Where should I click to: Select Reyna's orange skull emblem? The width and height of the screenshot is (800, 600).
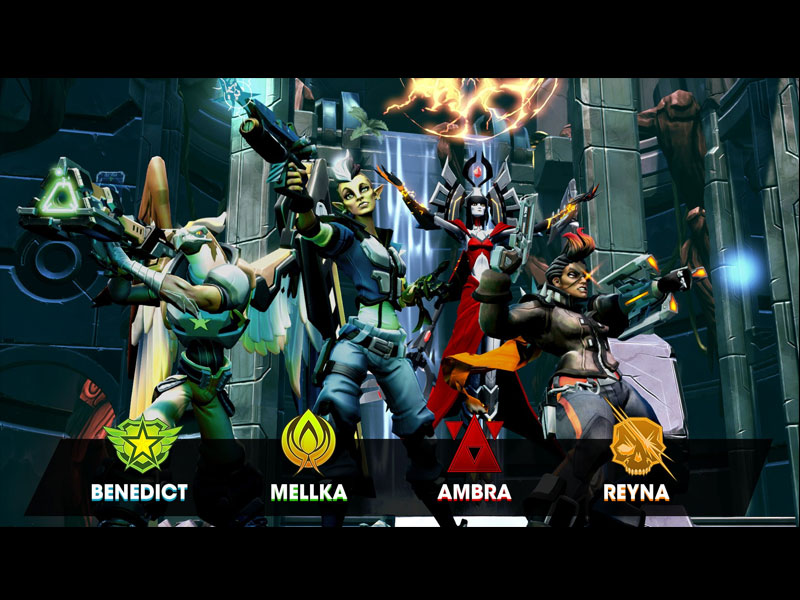637,444
